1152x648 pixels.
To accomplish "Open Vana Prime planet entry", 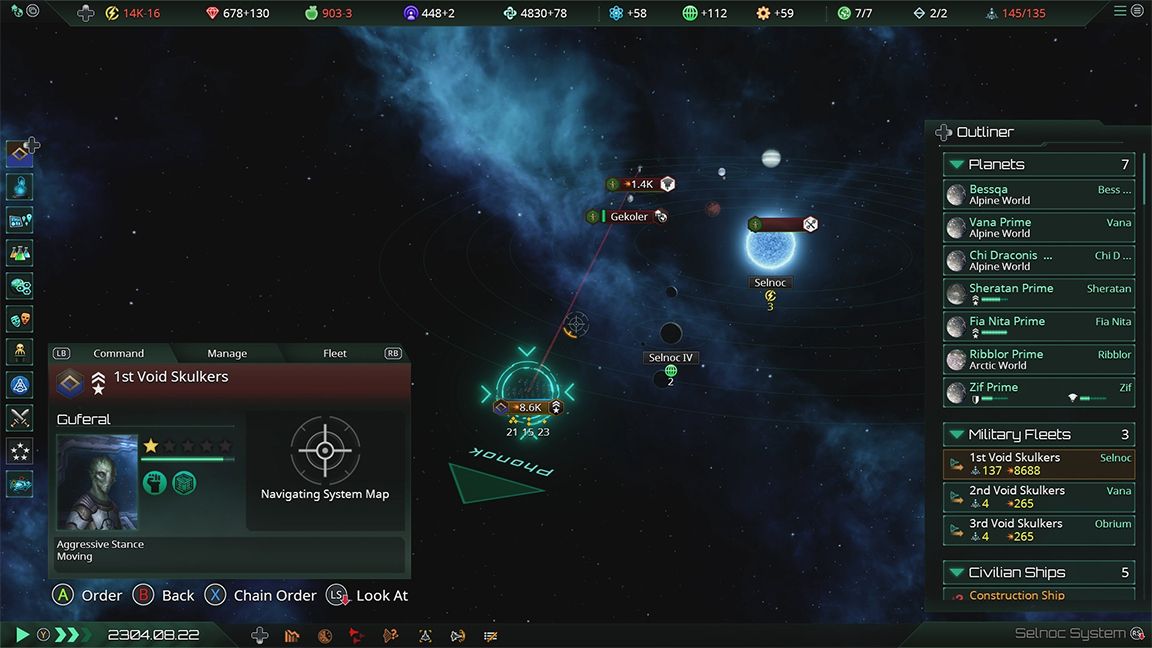I will 1039,228.
